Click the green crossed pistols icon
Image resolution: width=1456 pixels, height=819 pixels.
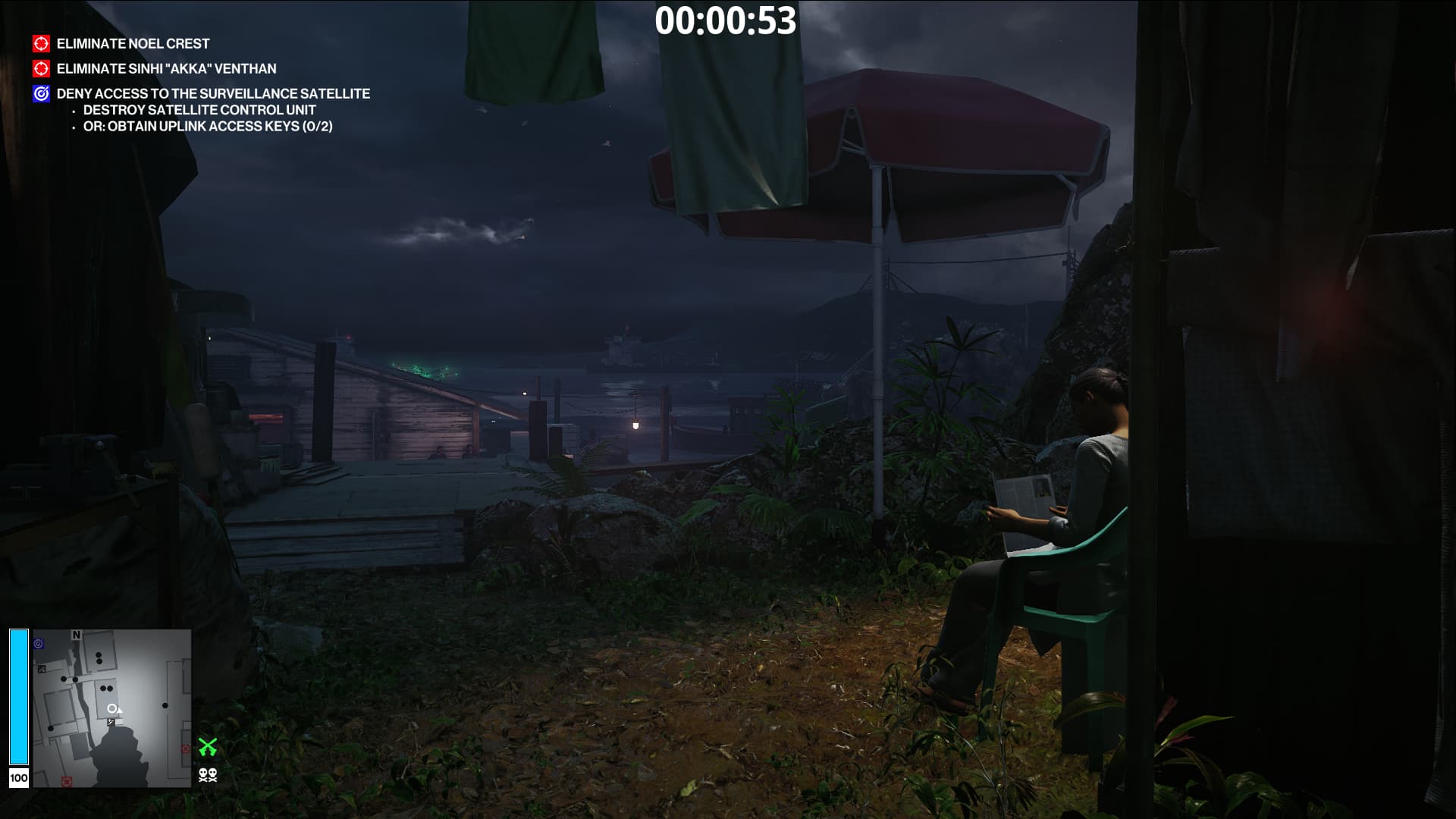[x=208, y=747]
